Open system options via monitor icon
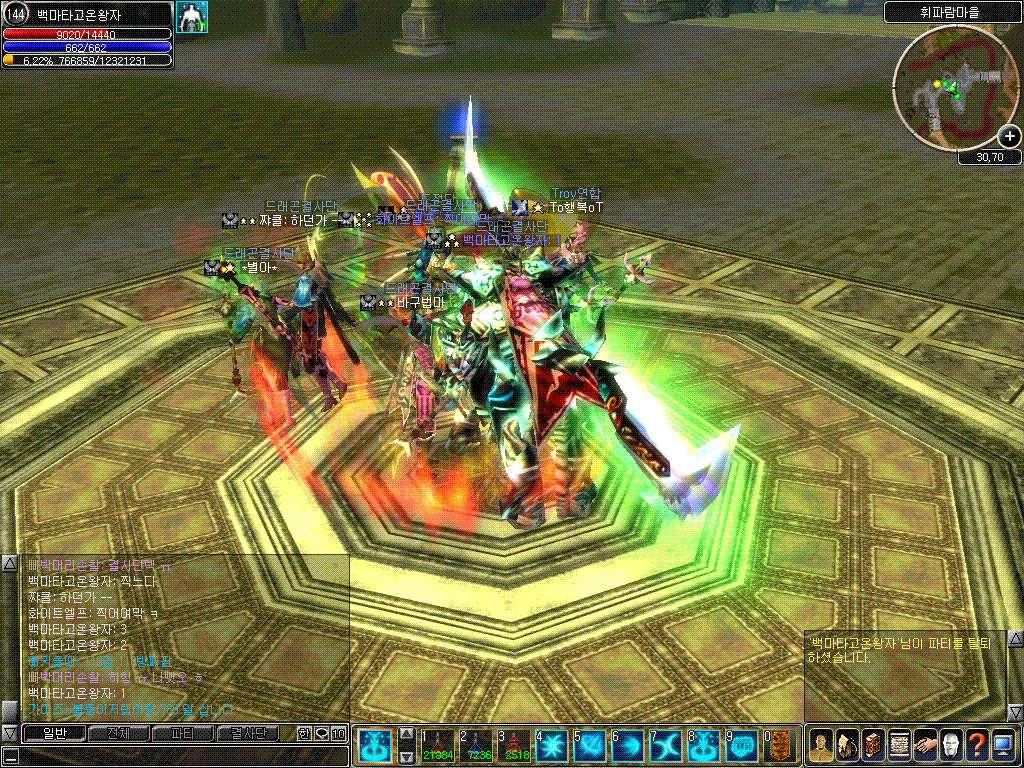The width and height of the screenshot is (1024, 768). point(1003,744)
